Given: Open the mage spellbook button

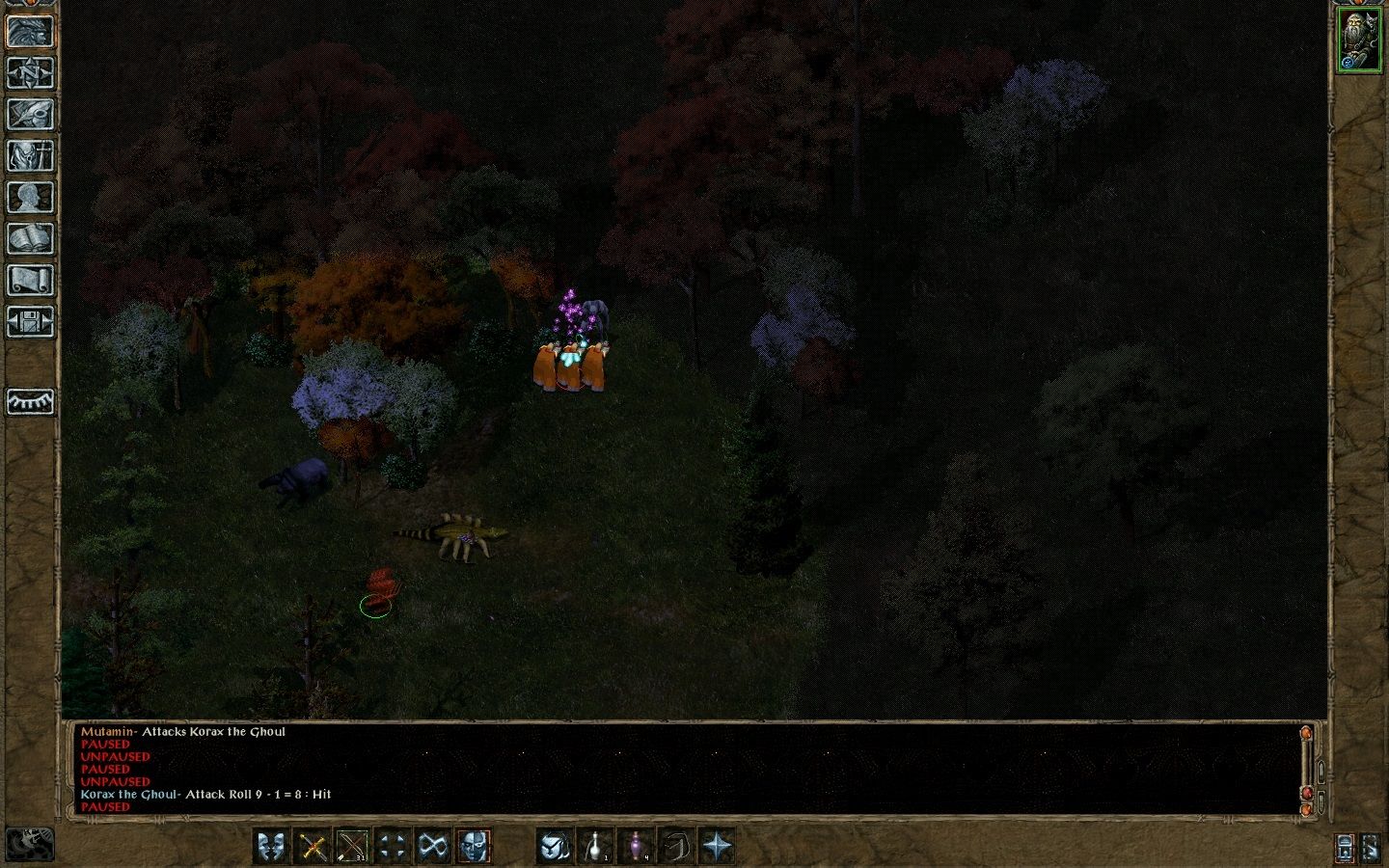Looking at the screenshot, I should [30, 238].
